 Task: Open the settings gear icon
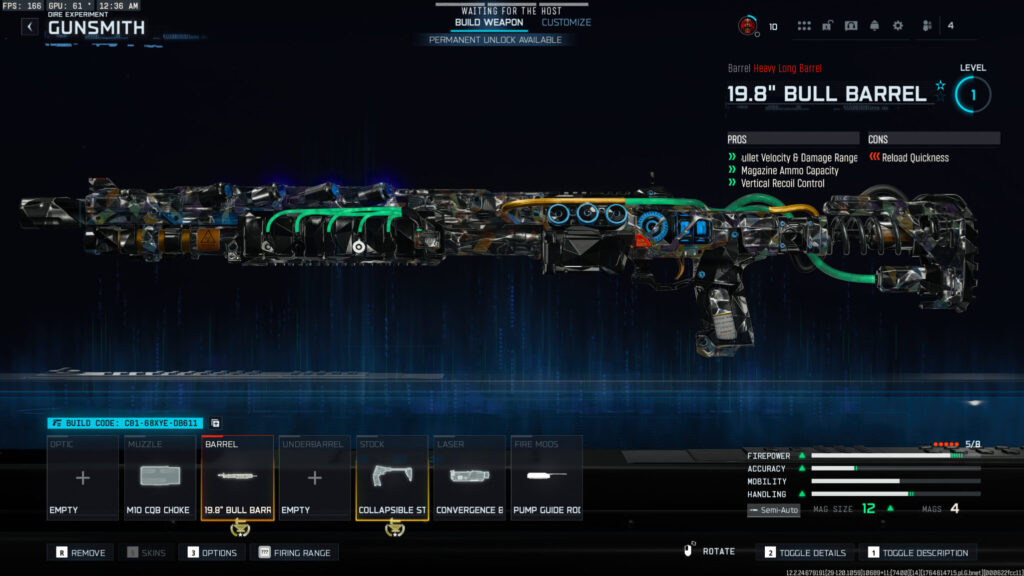897,26
